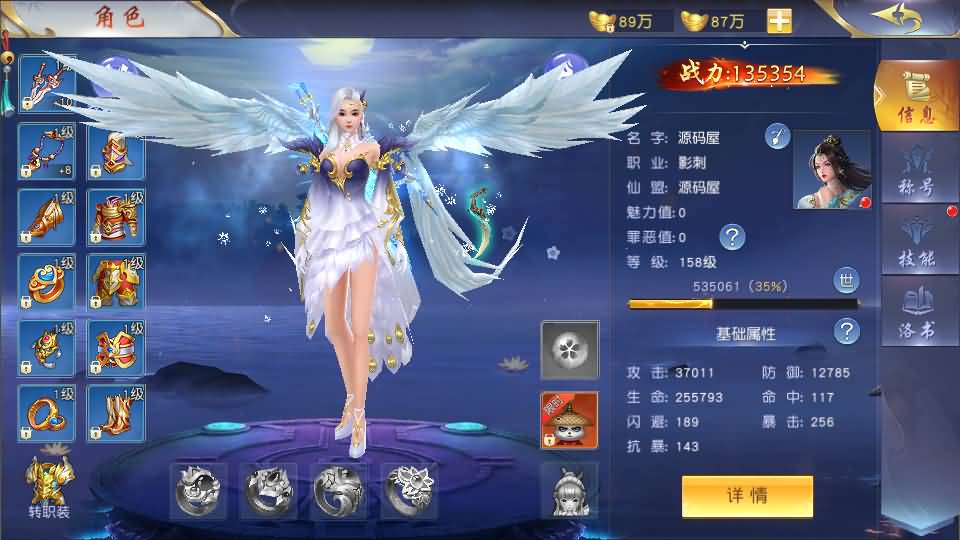Open the 转职装 class-change gear icon

47,487
